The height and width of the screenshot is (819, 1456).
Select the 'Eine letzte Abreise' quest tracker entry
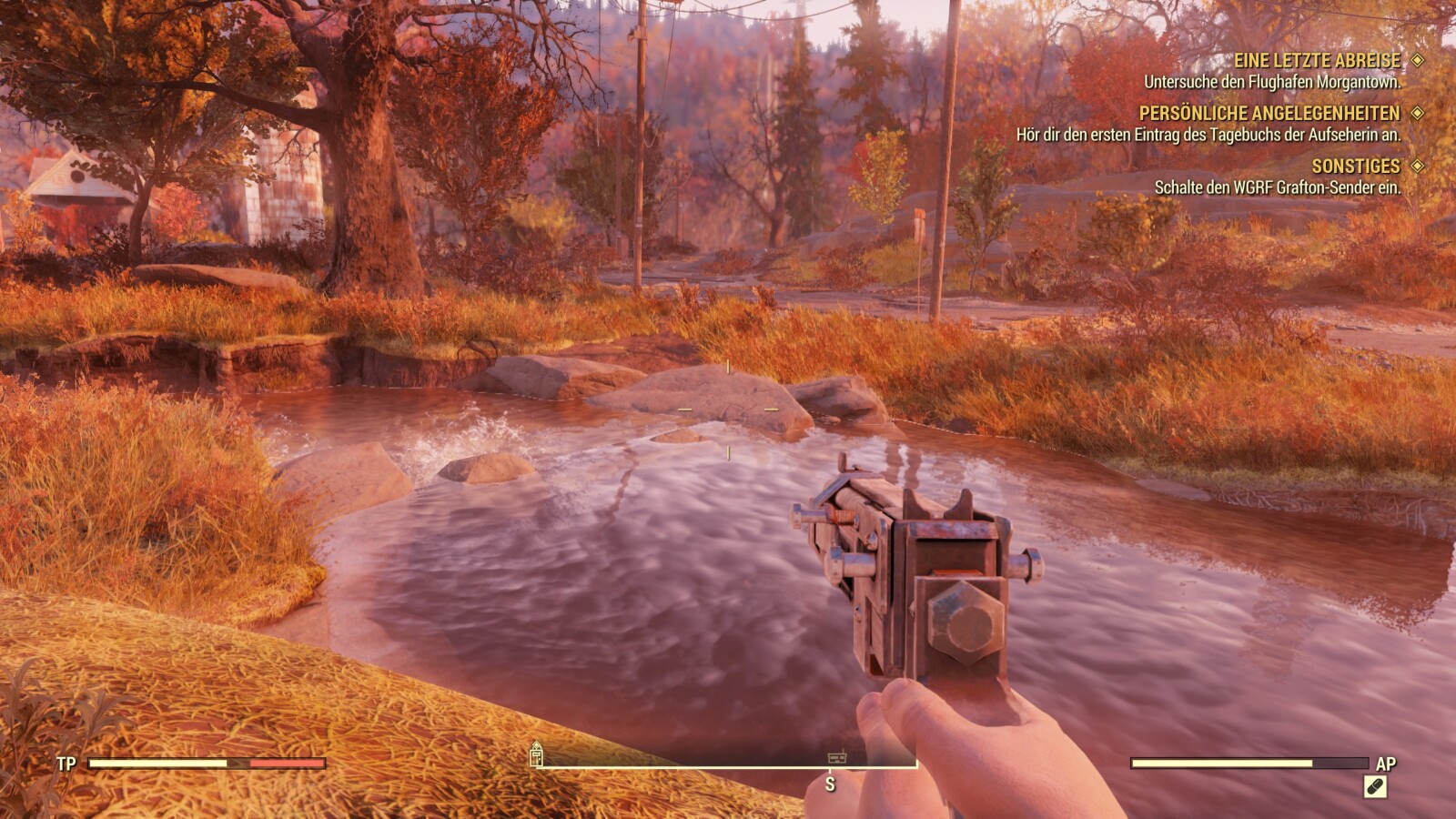pos(1317,61)
